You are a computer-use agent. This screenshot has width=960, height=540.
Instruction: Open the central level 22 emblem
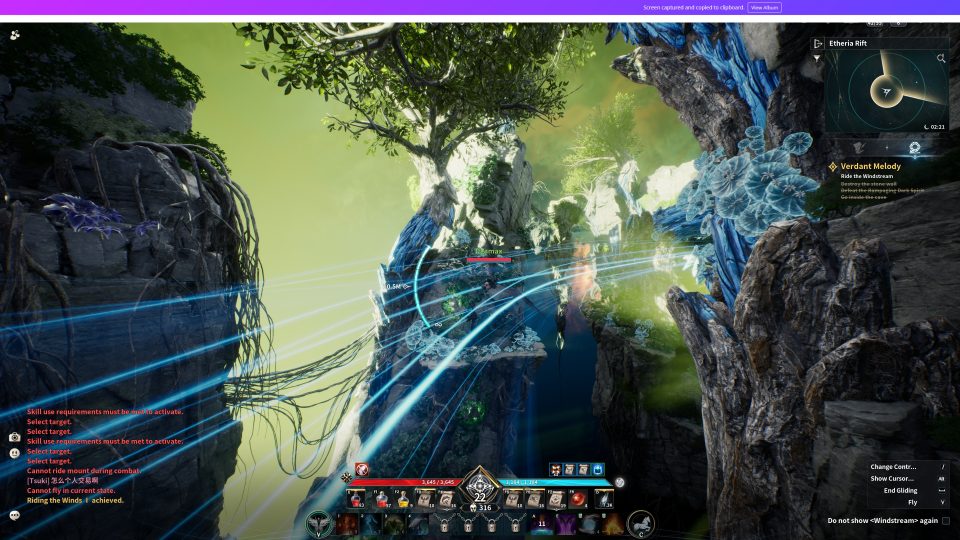click(480, 492)
